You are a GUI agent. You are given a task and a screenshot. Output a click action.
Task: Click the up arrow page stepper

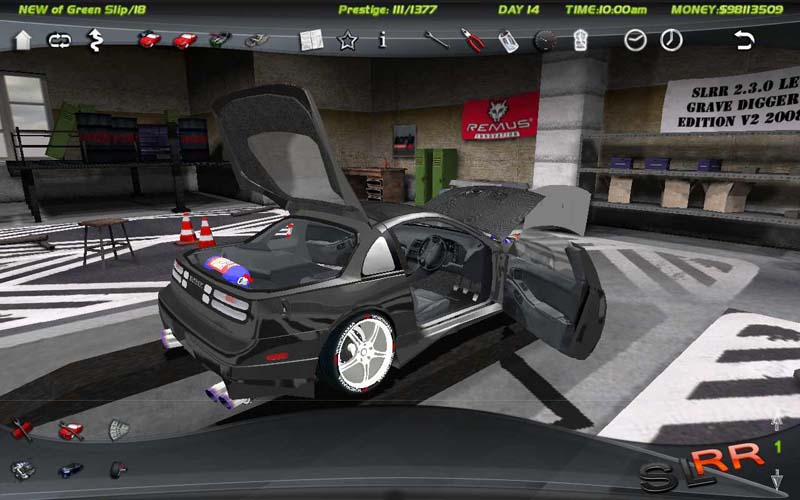pyautogui.click(x=777, y=423)
